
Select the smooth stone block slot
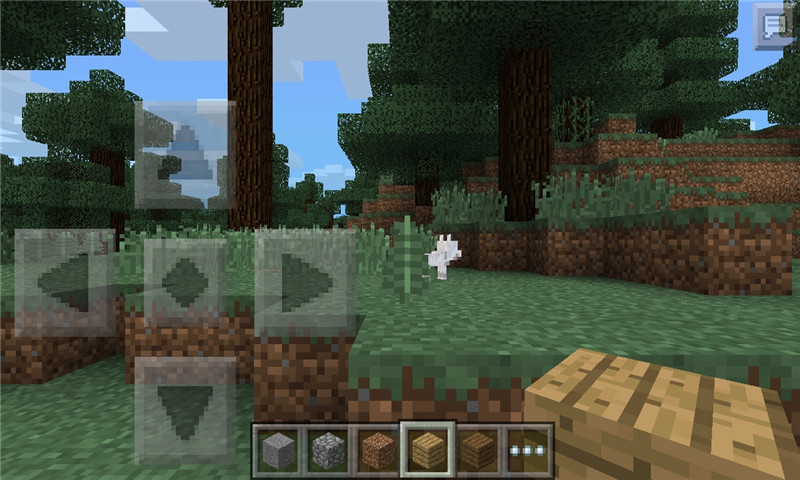277,451
